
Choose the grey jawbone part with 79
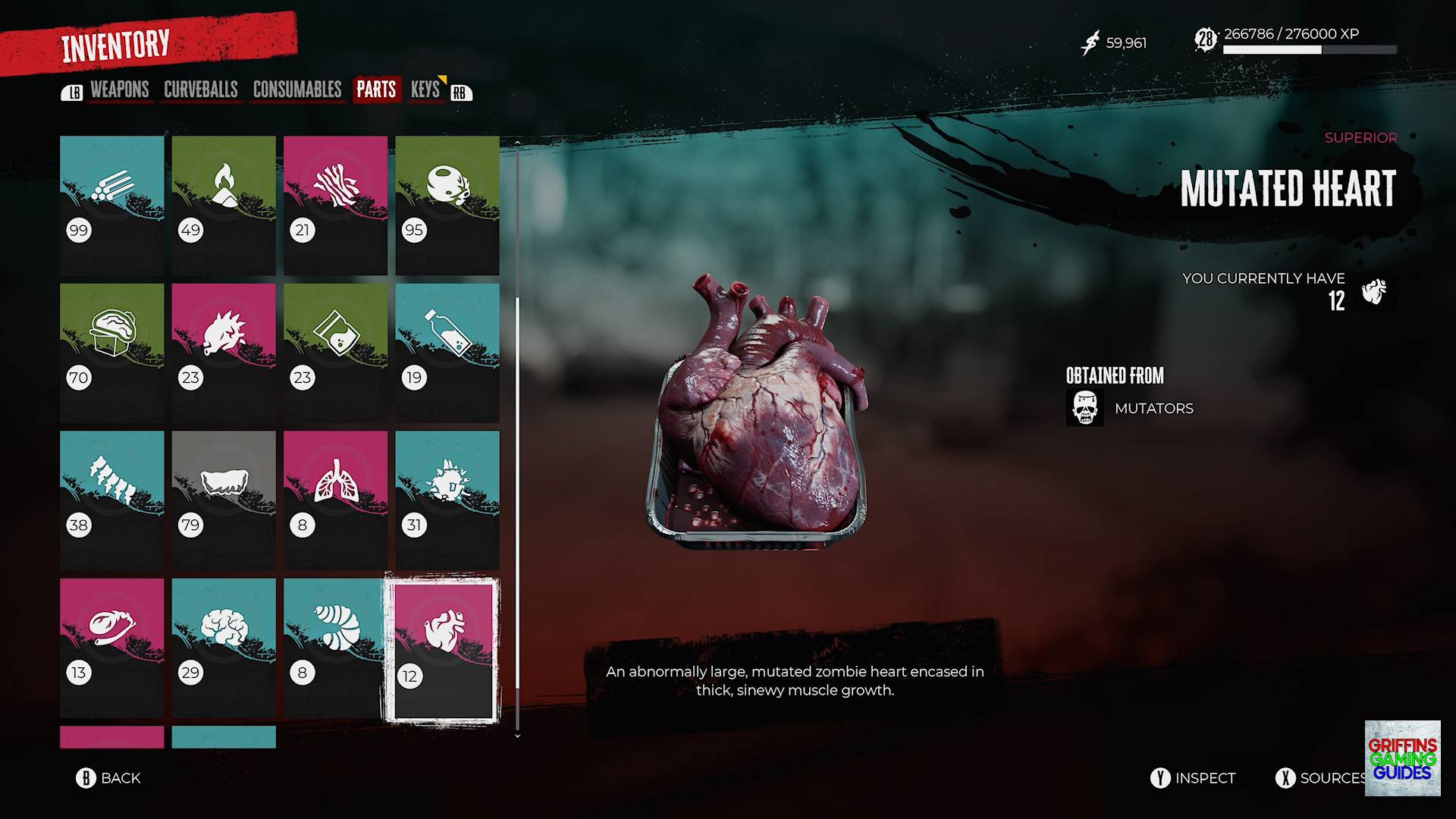pyautogui.click(x=224, y=500)
